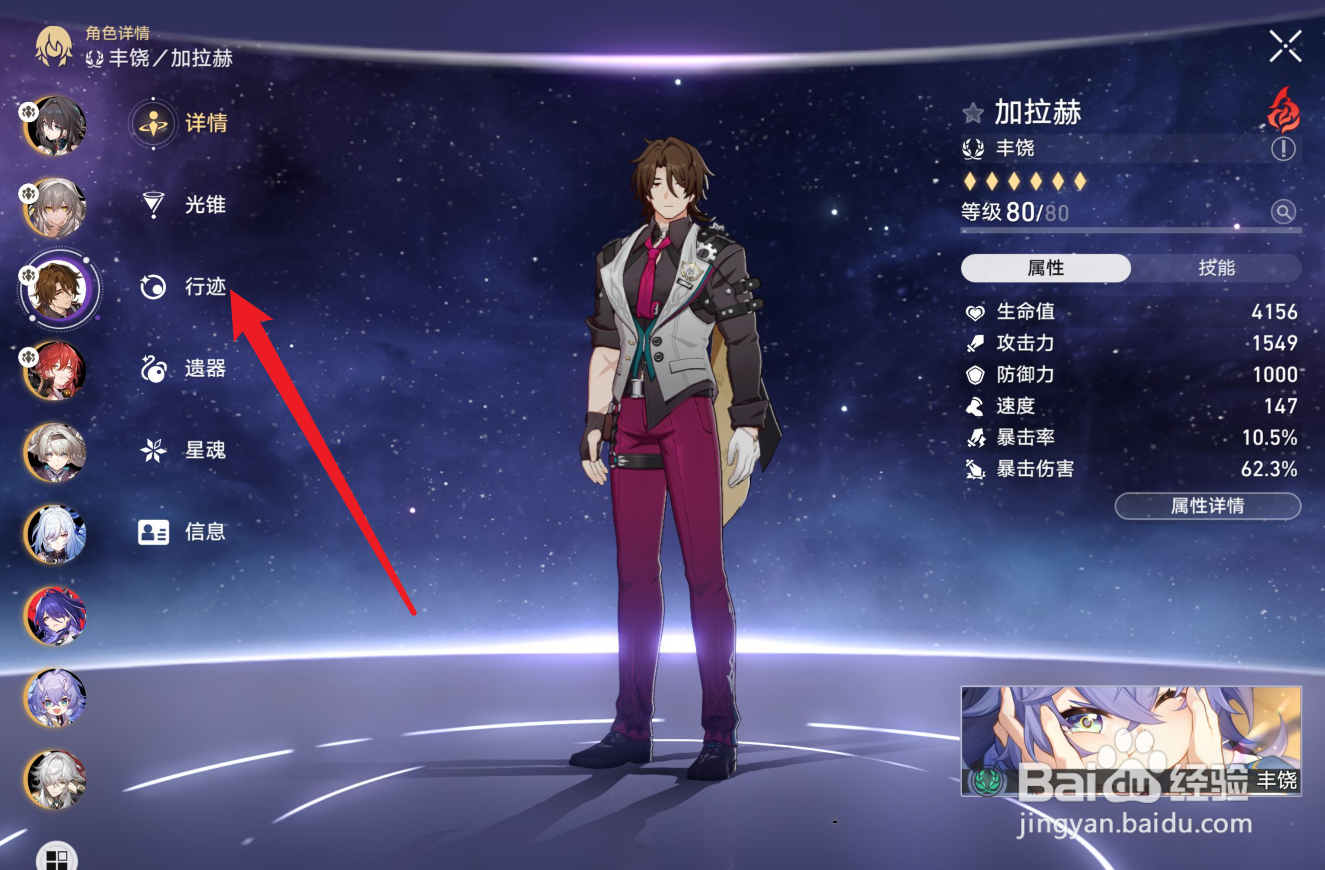The height and width of the screenshot is (870, 1325).
Task: Switch view to 技能 panel
Action: tap(1216, 268)
